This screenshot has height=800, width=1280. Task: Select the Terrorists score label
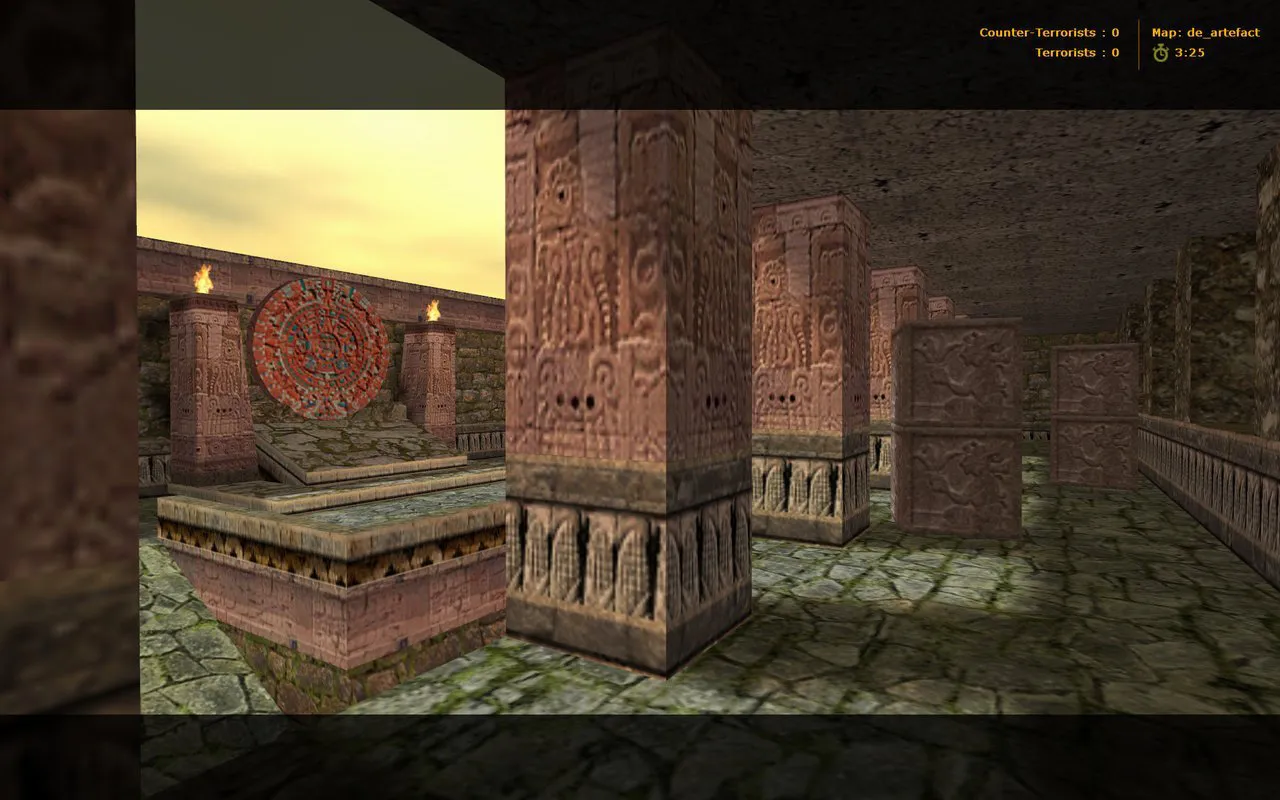(1064, 51)
